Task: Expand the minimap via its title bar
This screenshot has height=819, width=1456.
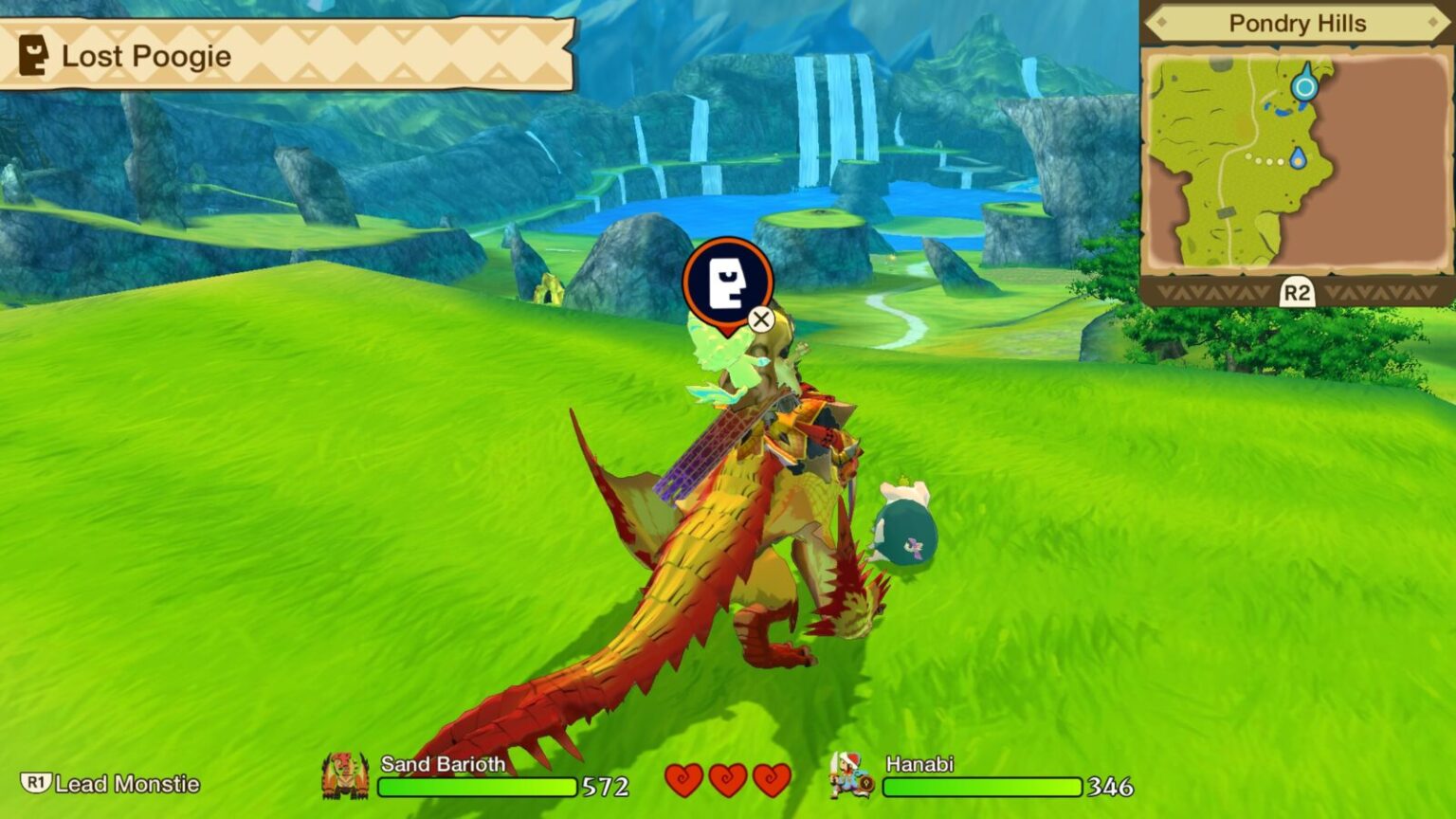Action: 1296,24
